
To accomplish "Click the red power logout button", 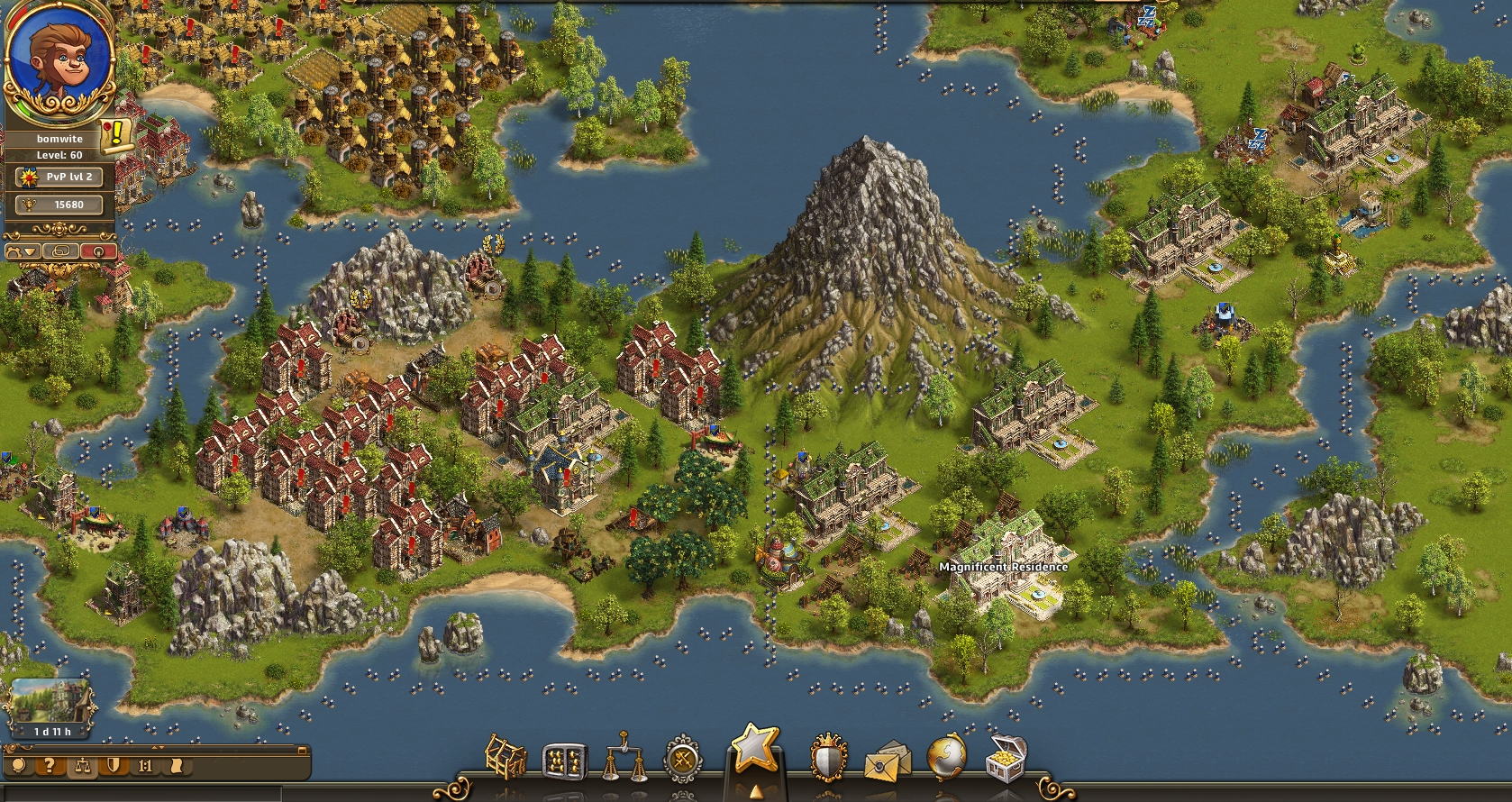I will [98, 251].
